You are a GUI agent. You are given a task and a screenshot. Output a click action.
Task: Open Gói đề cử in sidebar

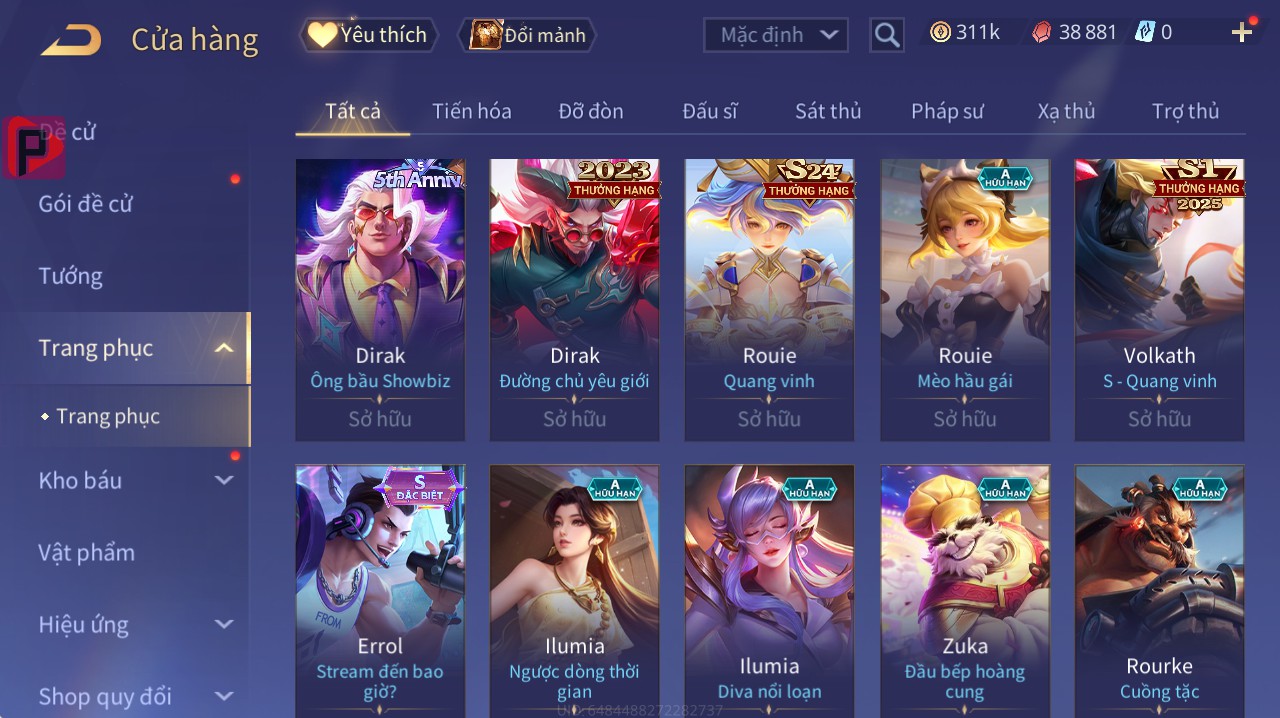tap(86, 204)
